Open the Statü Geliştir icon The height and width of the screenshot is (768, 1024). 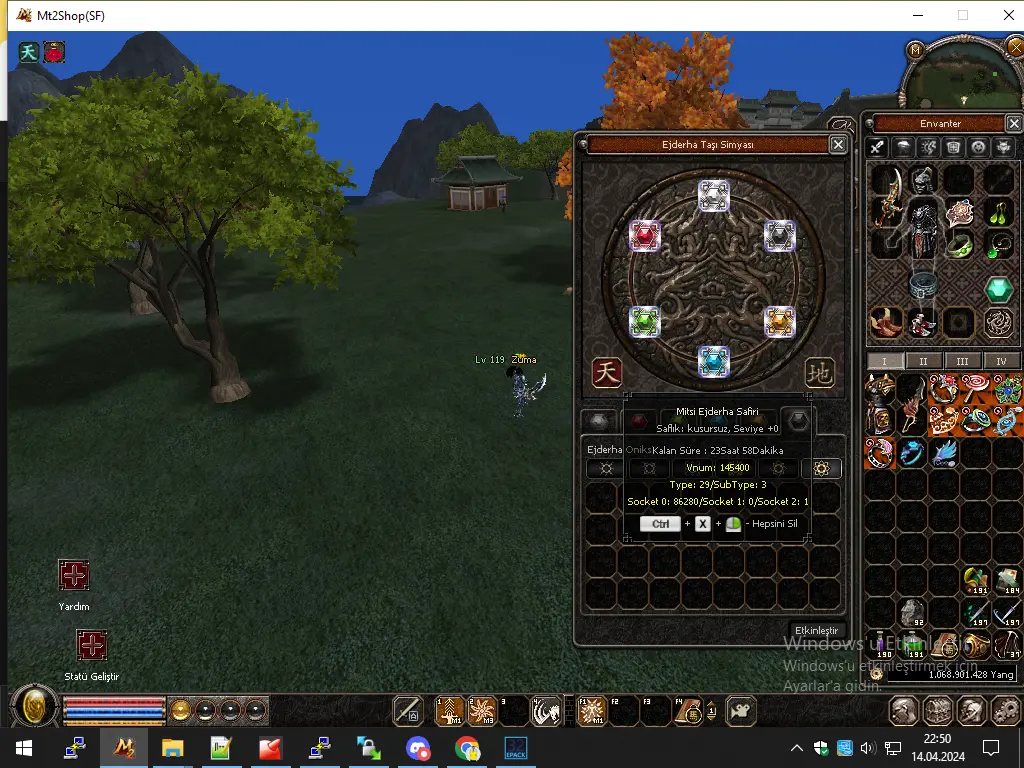[92, 645]
